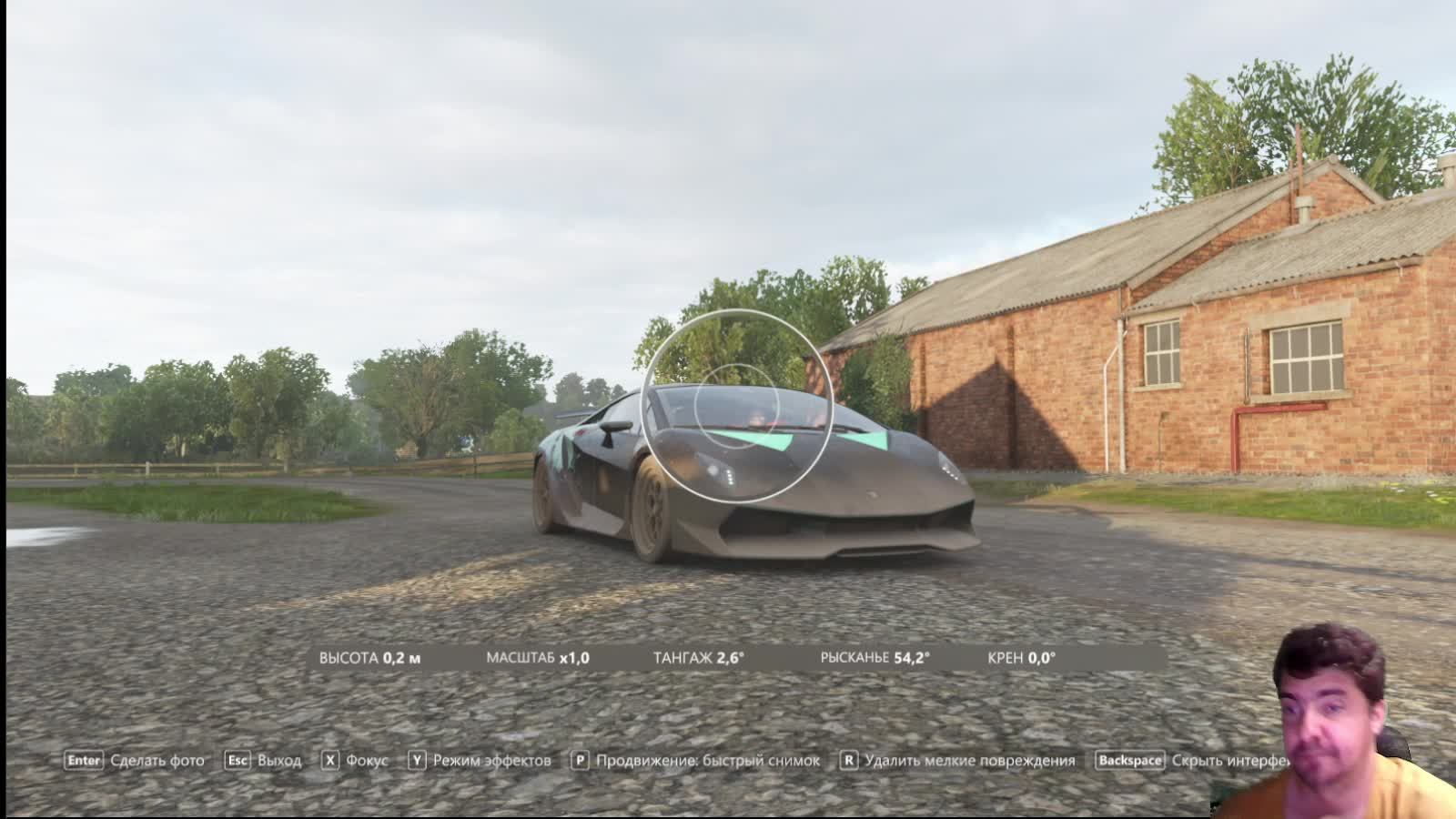Click the ТАНГАЖ 2,6° readout
The width and height of the screenshot is (1456, 819).
pos(701,655)
